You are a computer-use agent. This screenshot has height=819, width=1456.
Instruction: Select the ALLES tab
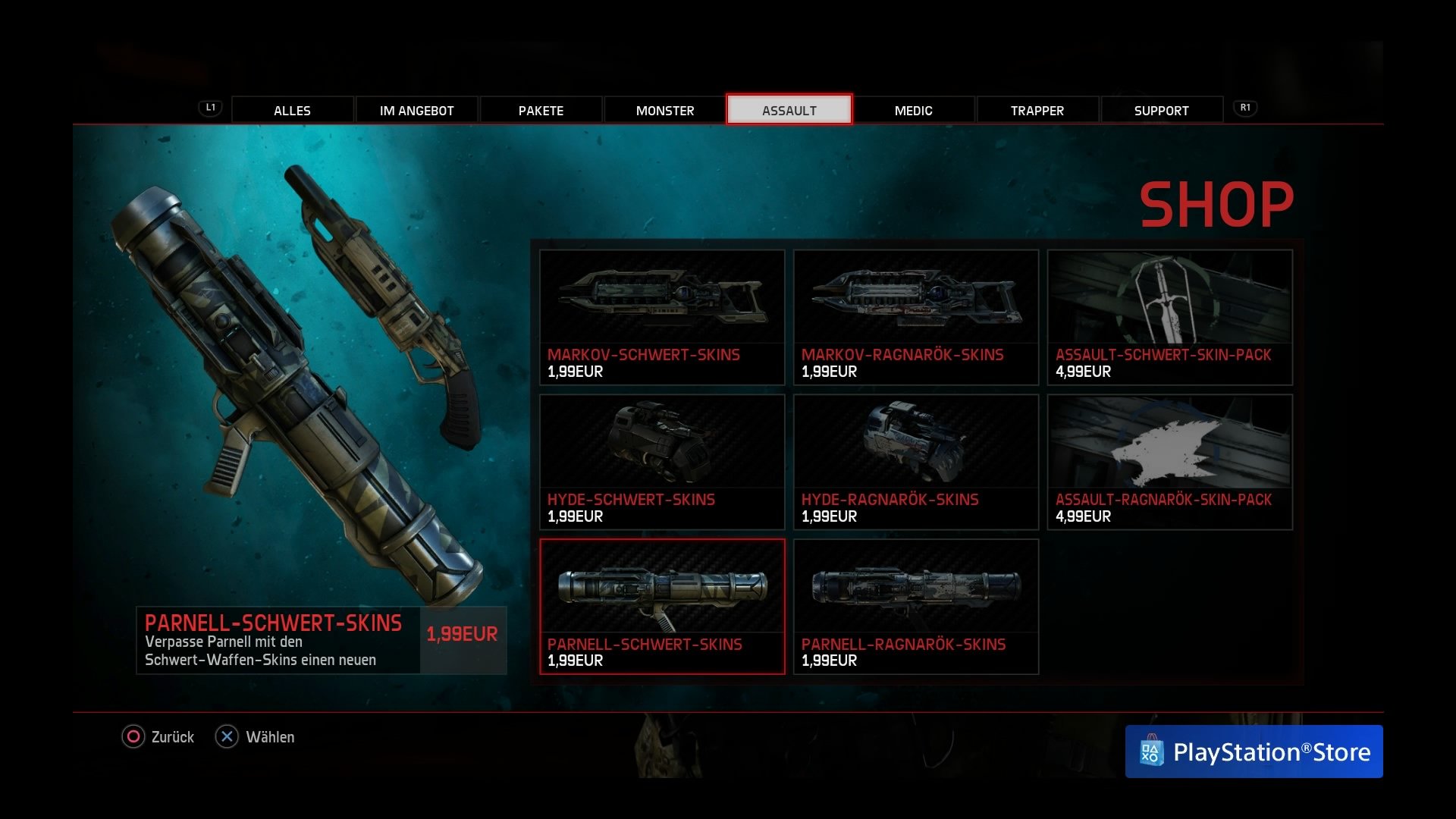tap(292, 110)
